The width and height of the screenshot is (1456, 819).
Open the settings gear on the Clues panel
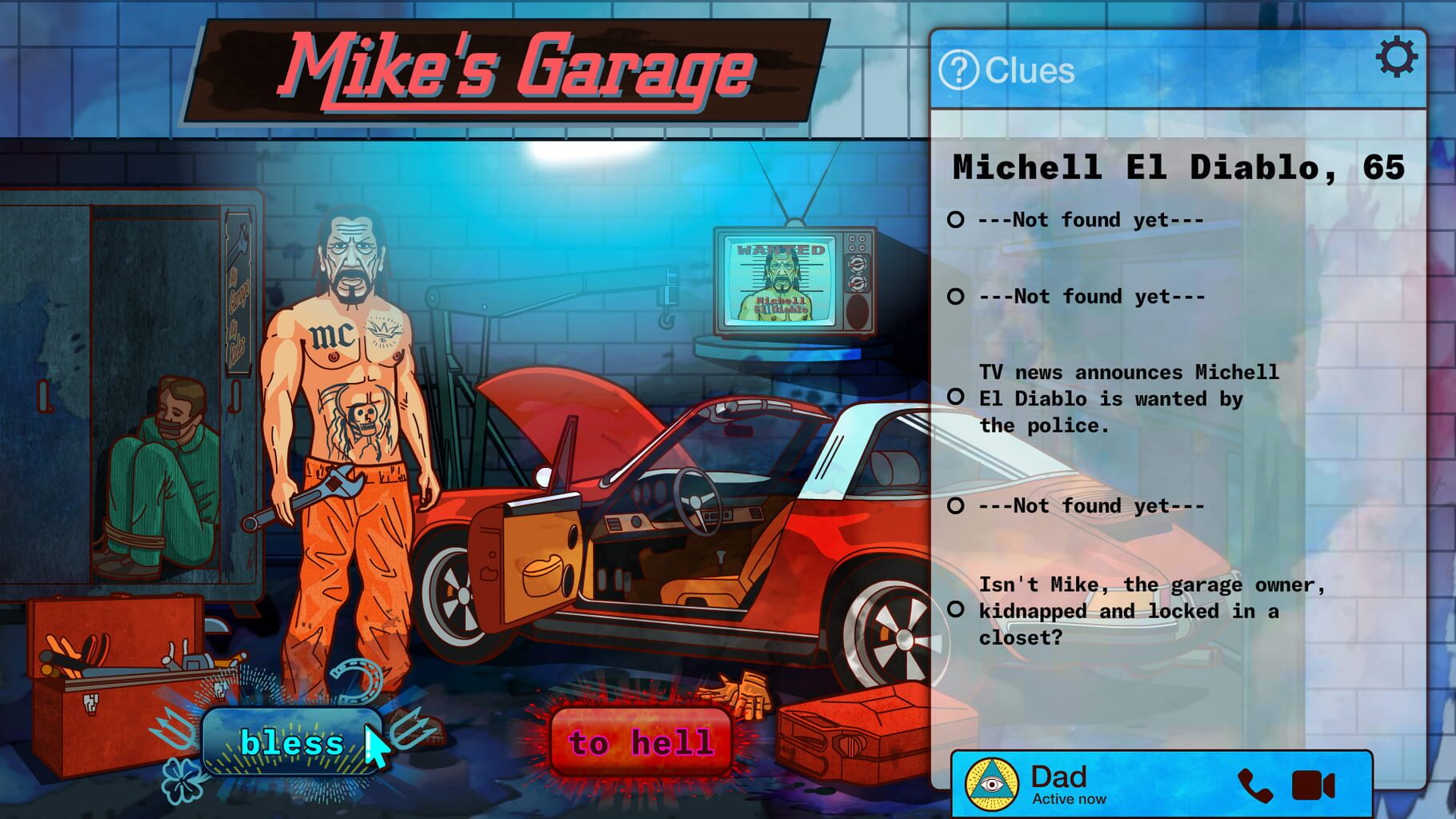[x=1395, y=58]
